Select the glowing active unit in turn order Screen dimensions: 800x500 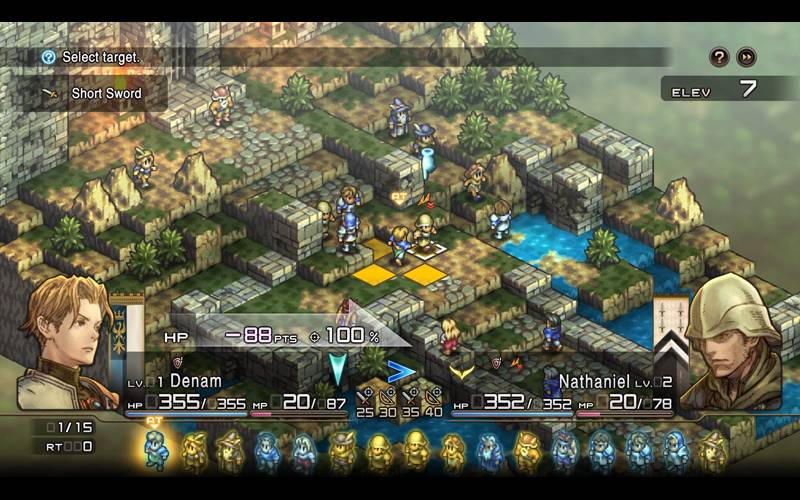click(156, 451)
